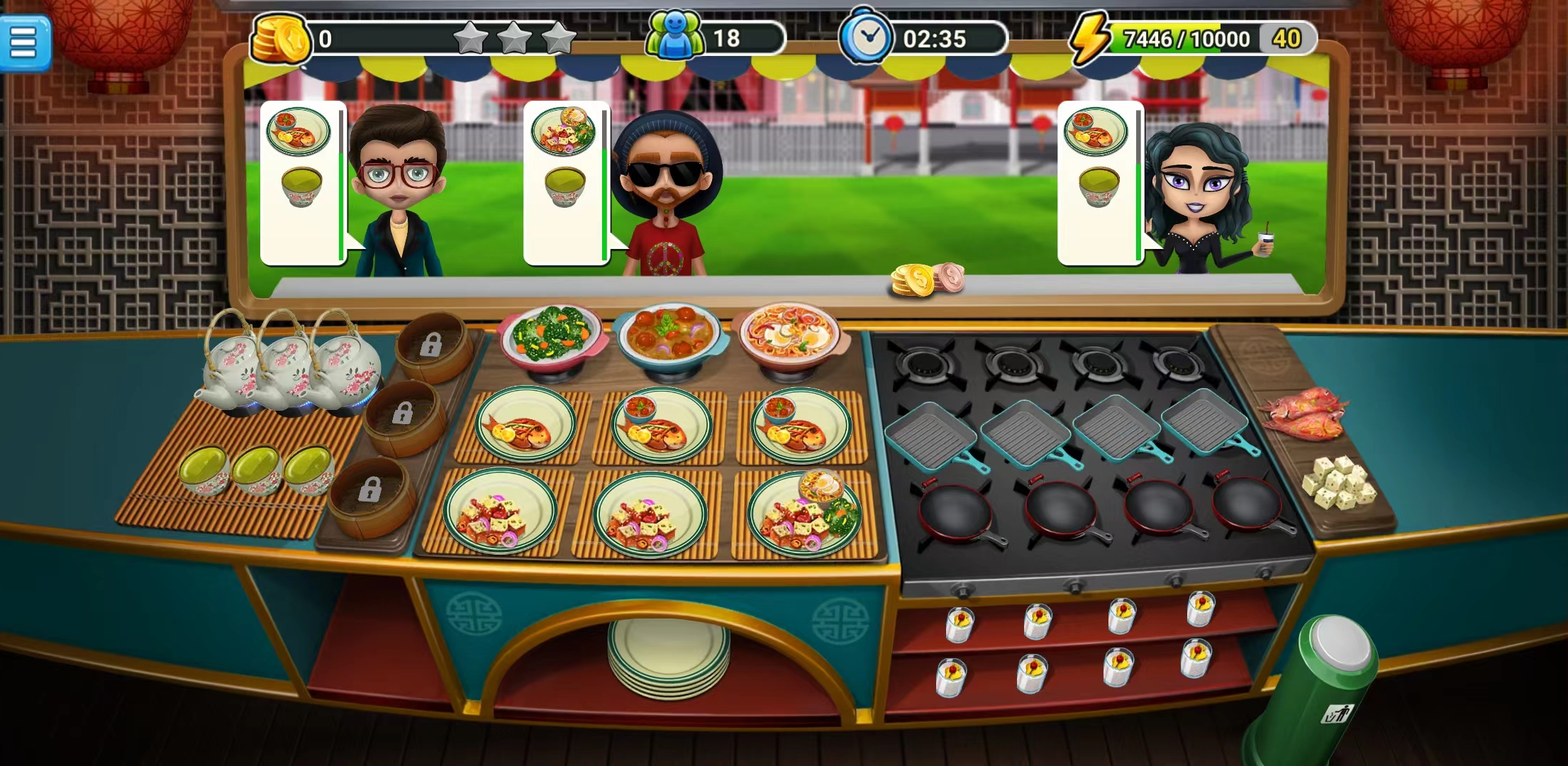Select the noodle bowl topping
1568x766 pixels.
click(x=790, y=335)
